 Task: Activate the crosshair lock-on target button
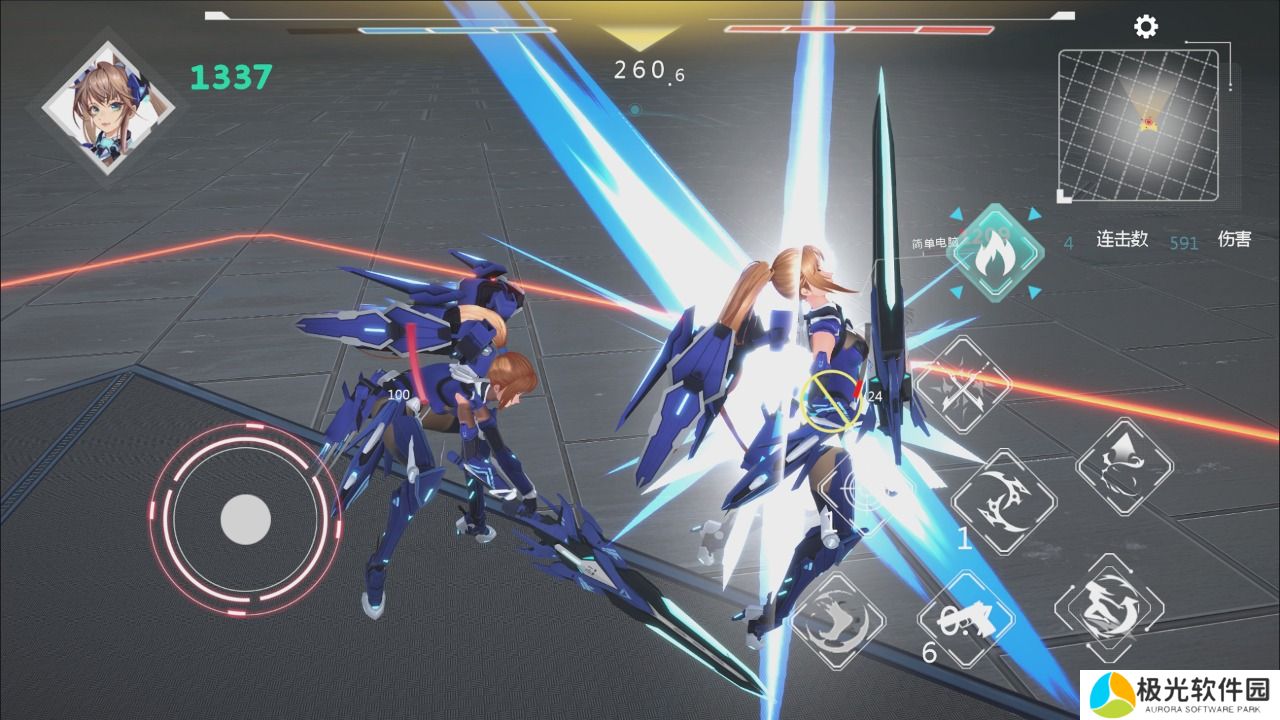tap(866, 492)
